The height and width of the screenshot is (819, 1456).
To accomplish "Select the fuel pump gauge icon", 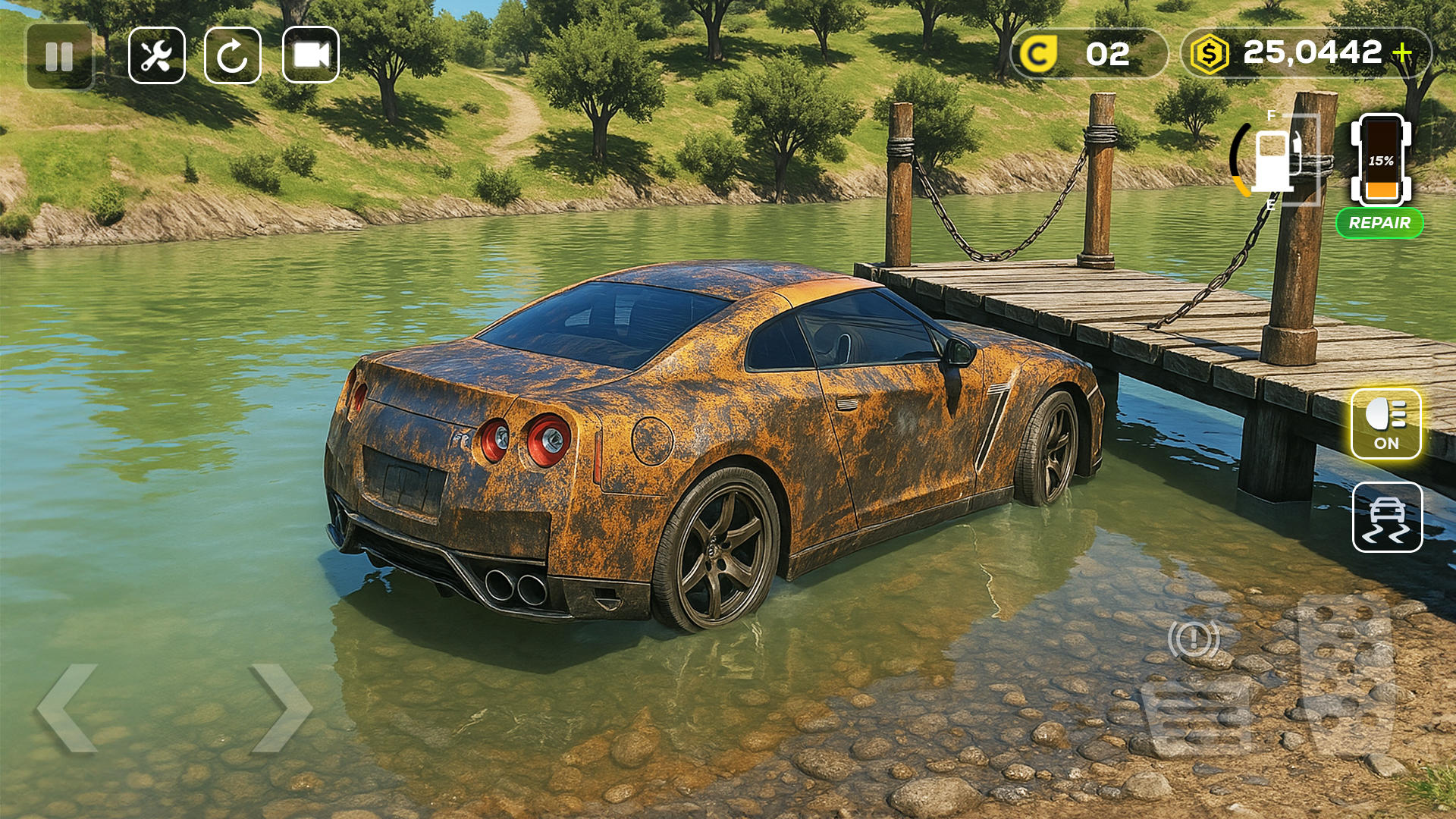I will pos(1274,161).
